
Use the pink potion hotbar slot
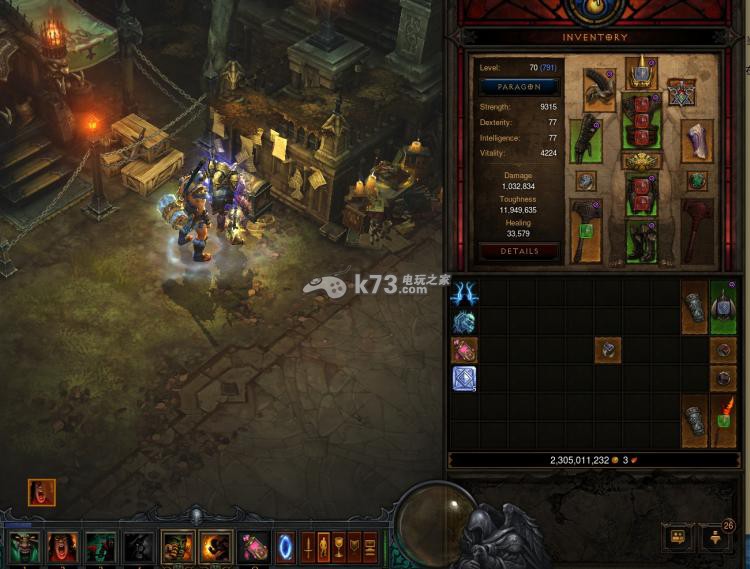[251, 546]
